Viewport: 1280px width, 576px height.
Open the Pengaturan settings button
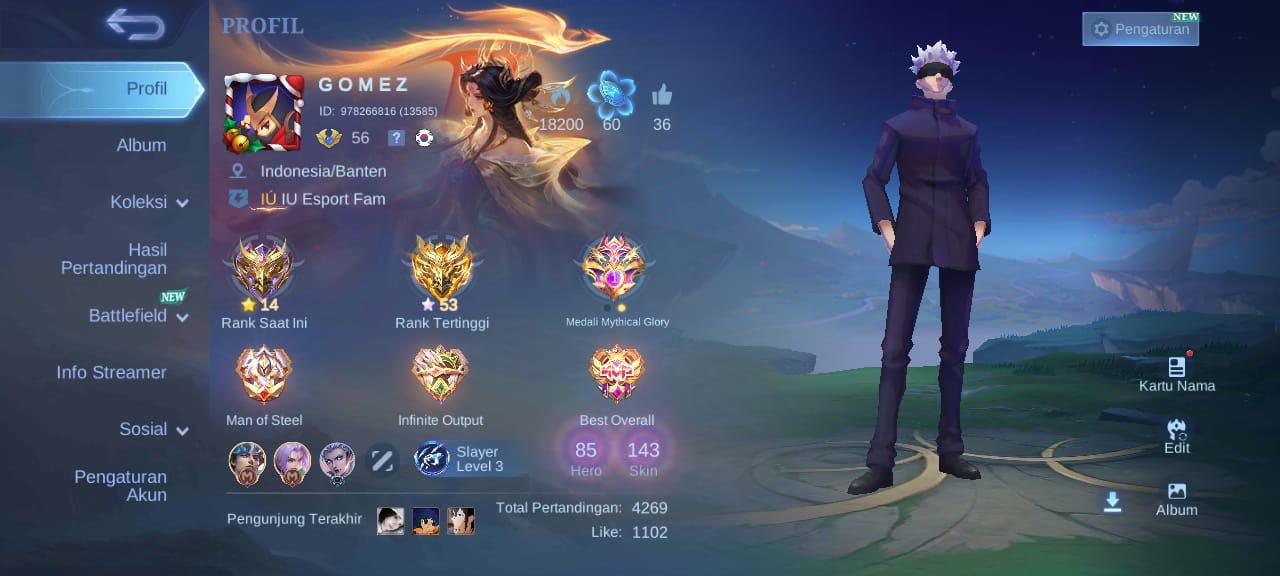pyautogui.click(x=1140, y=29)
